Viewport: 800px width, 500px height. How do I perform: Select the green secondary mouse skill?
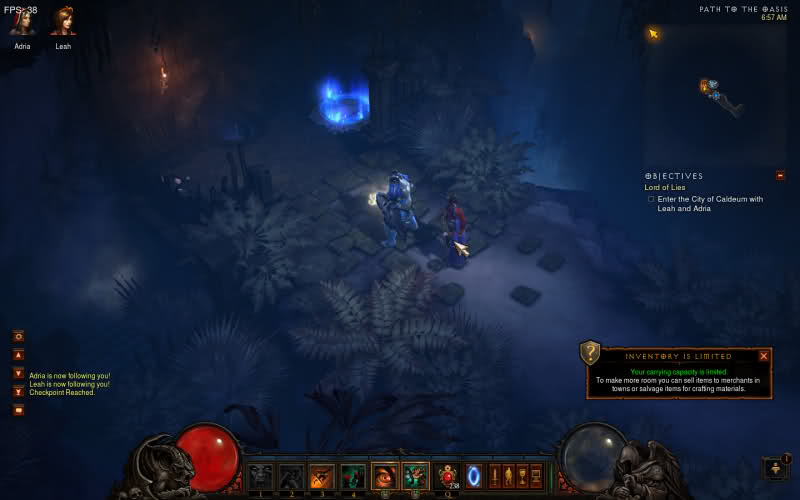point(416,476)
